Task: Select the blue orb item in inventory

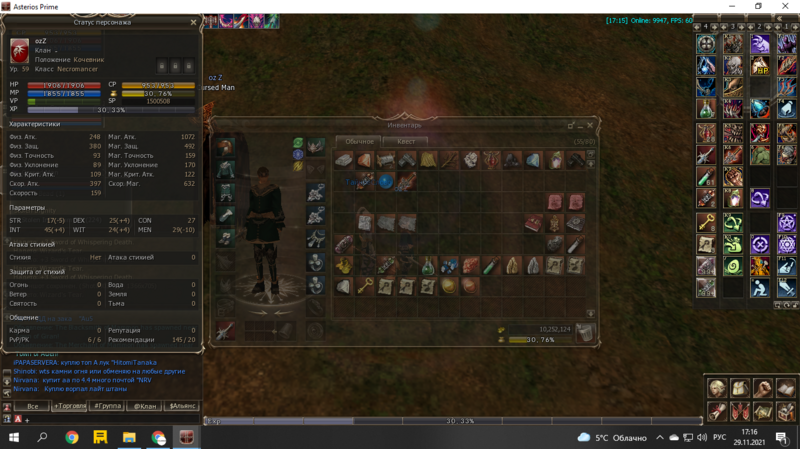Action: click(386, 181)
